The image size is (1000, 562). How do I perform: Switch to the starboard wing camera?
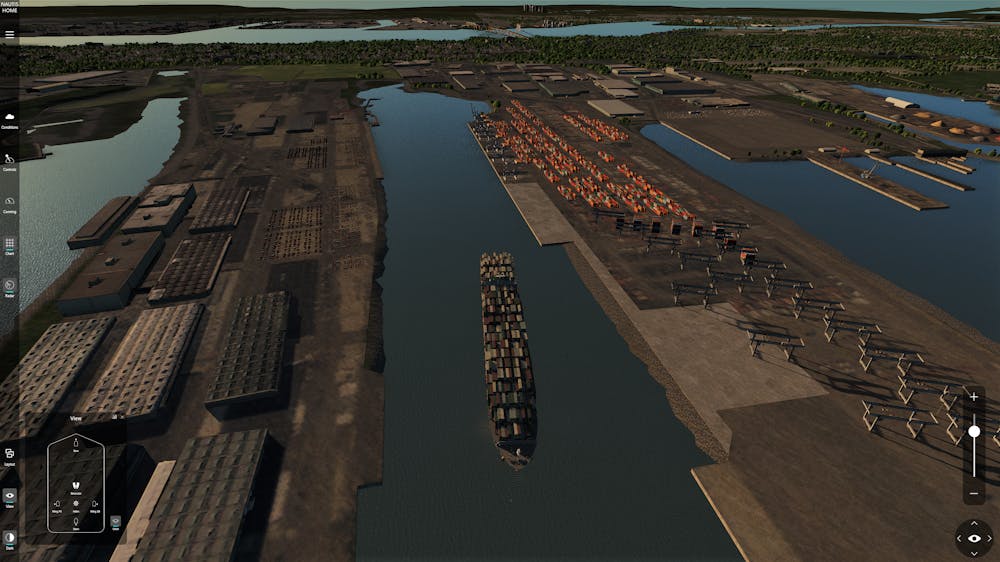click(95, 504)
